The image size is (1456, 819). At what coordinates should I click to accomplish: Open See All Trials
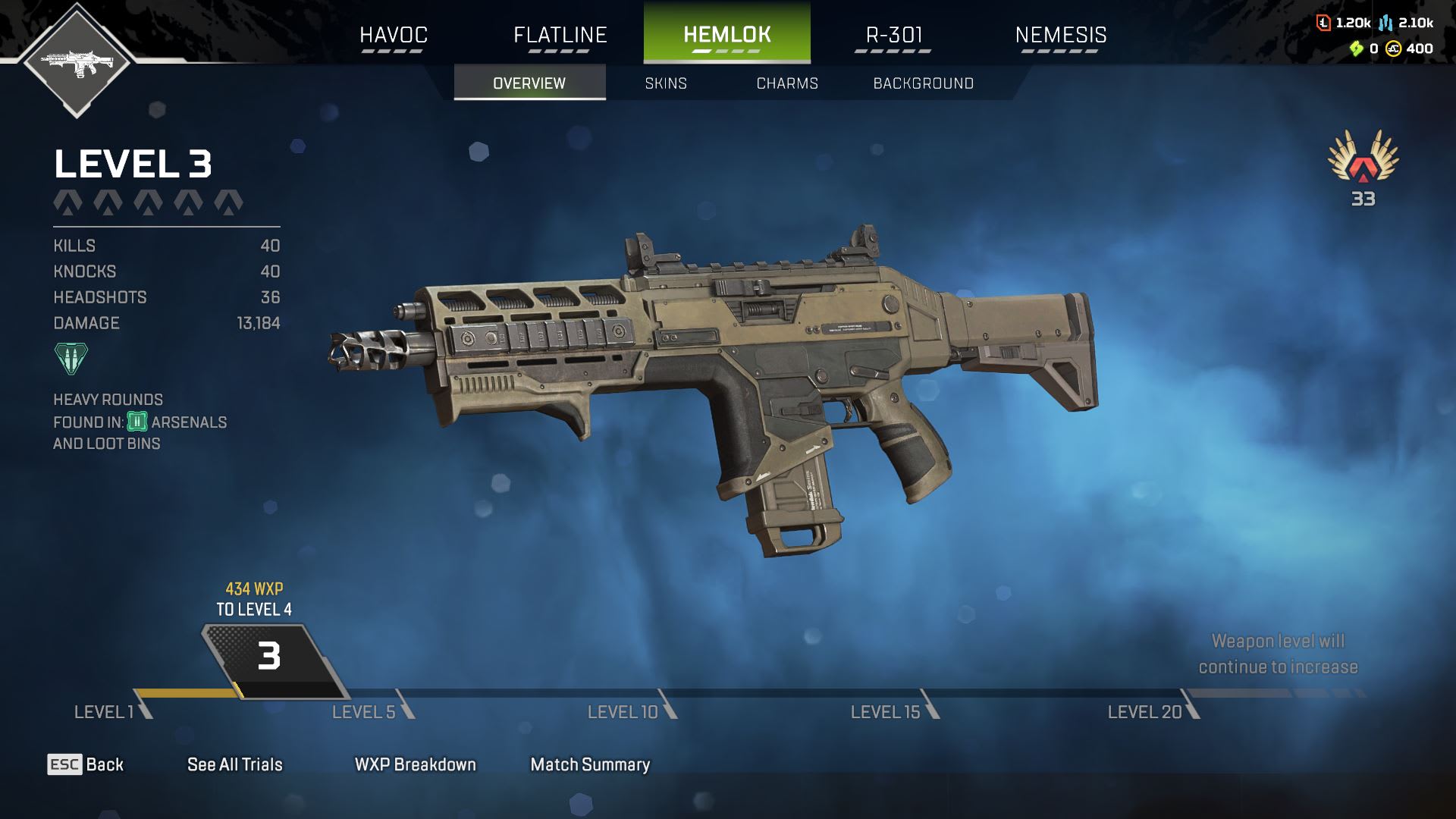234,764
